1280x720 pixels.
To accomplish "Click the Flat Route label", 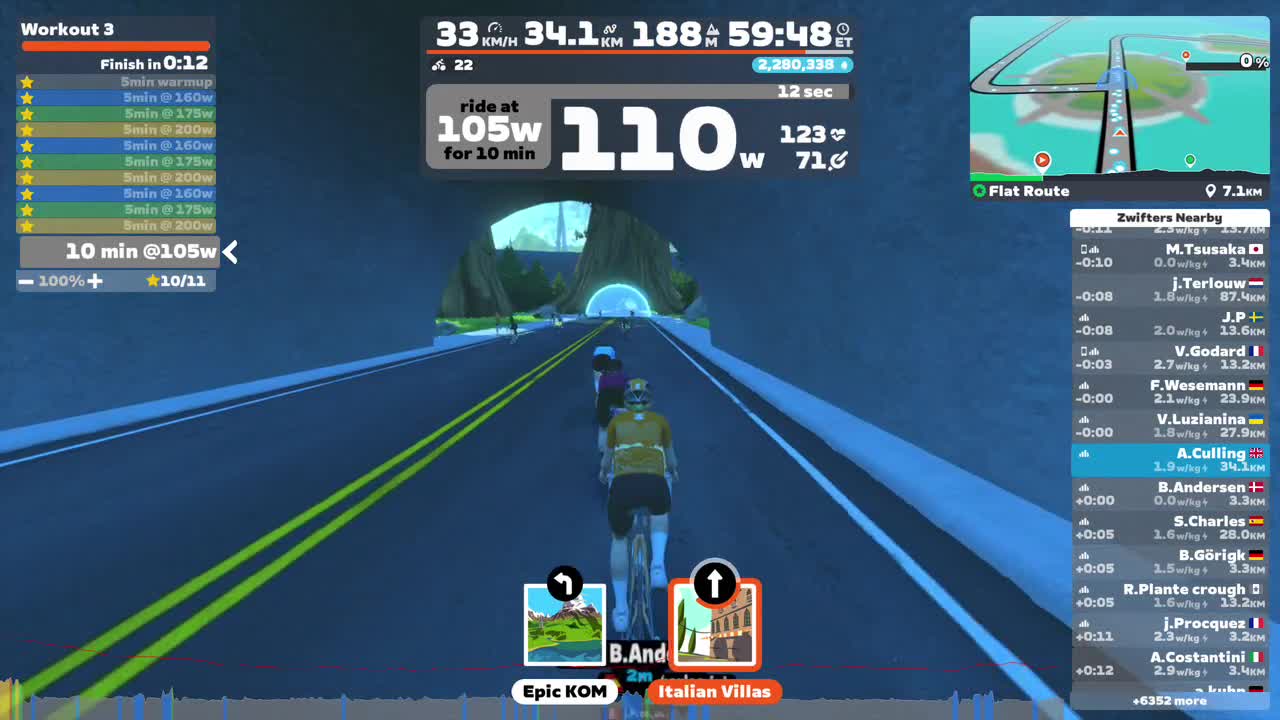I will pos(1030,191).
